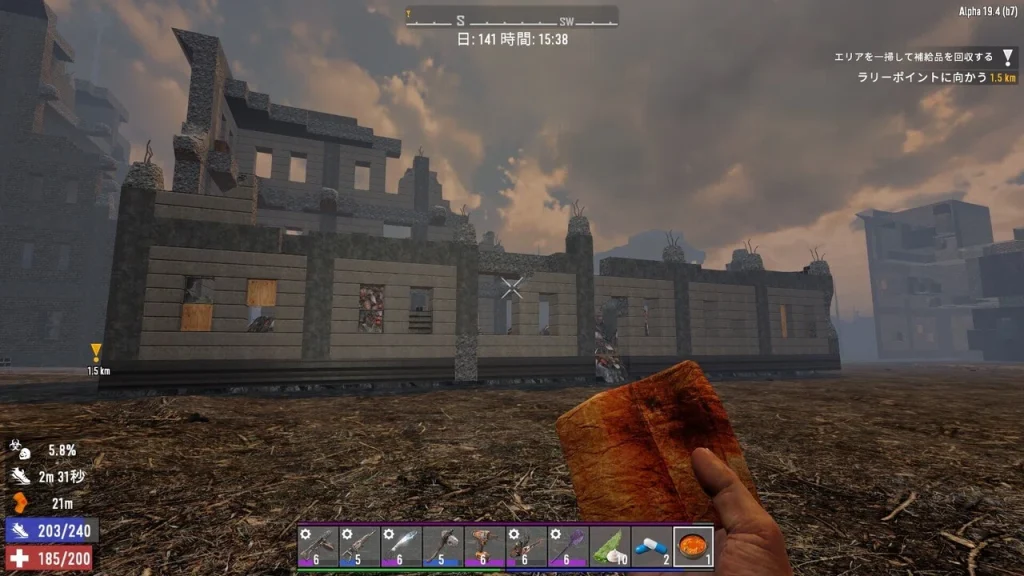Click the running shoe buff timer icon
The height and width of the screenshot is (576, 1024).
(20, 477)
